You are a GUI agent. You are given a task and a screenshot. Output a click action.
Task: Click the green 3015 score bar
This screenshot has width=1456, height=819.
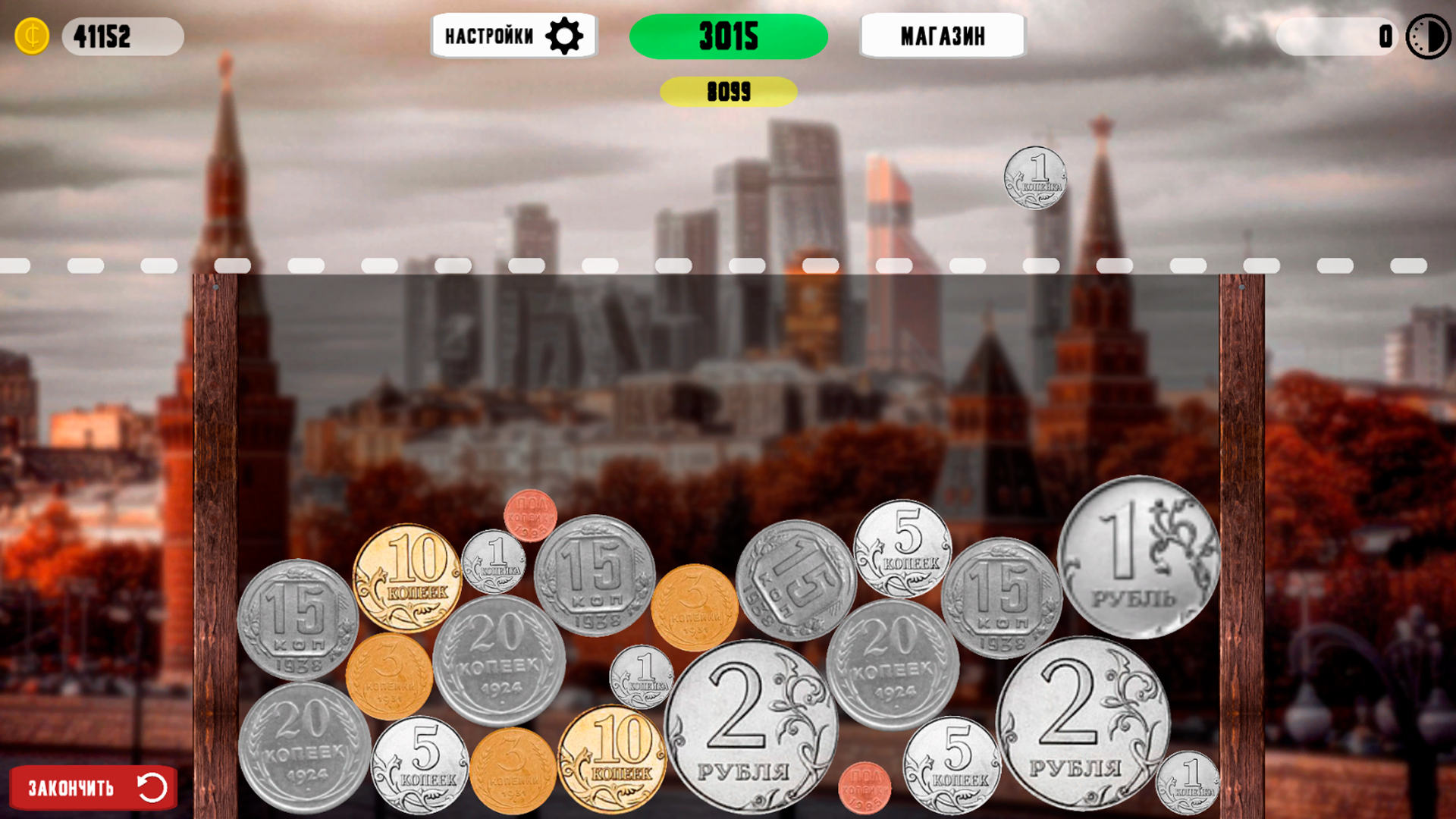pos(728,34)
